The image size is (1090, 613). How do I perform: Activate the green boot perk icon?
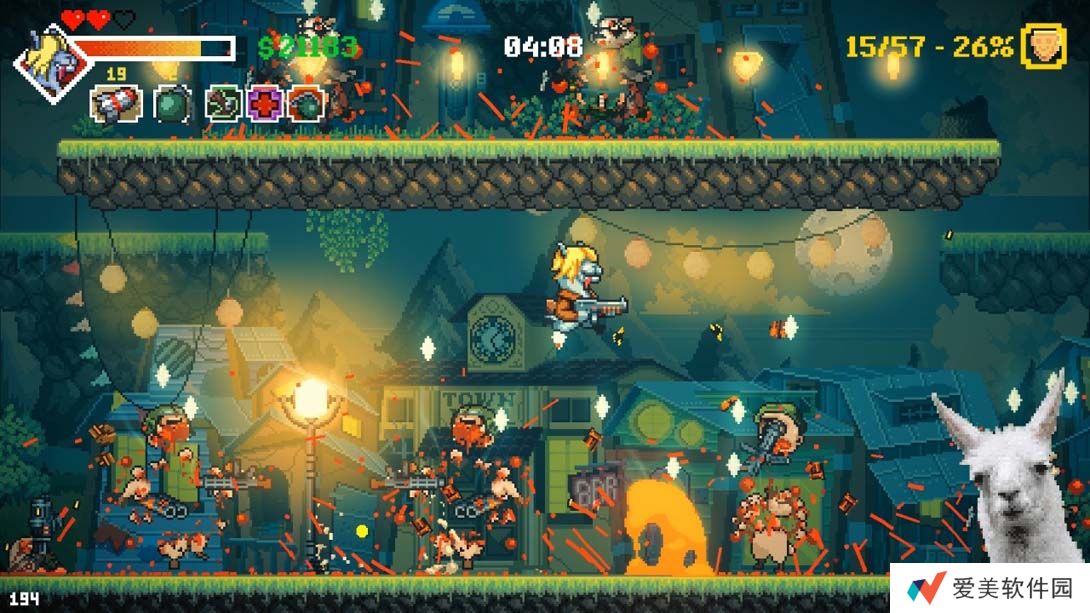click(223, 103)
